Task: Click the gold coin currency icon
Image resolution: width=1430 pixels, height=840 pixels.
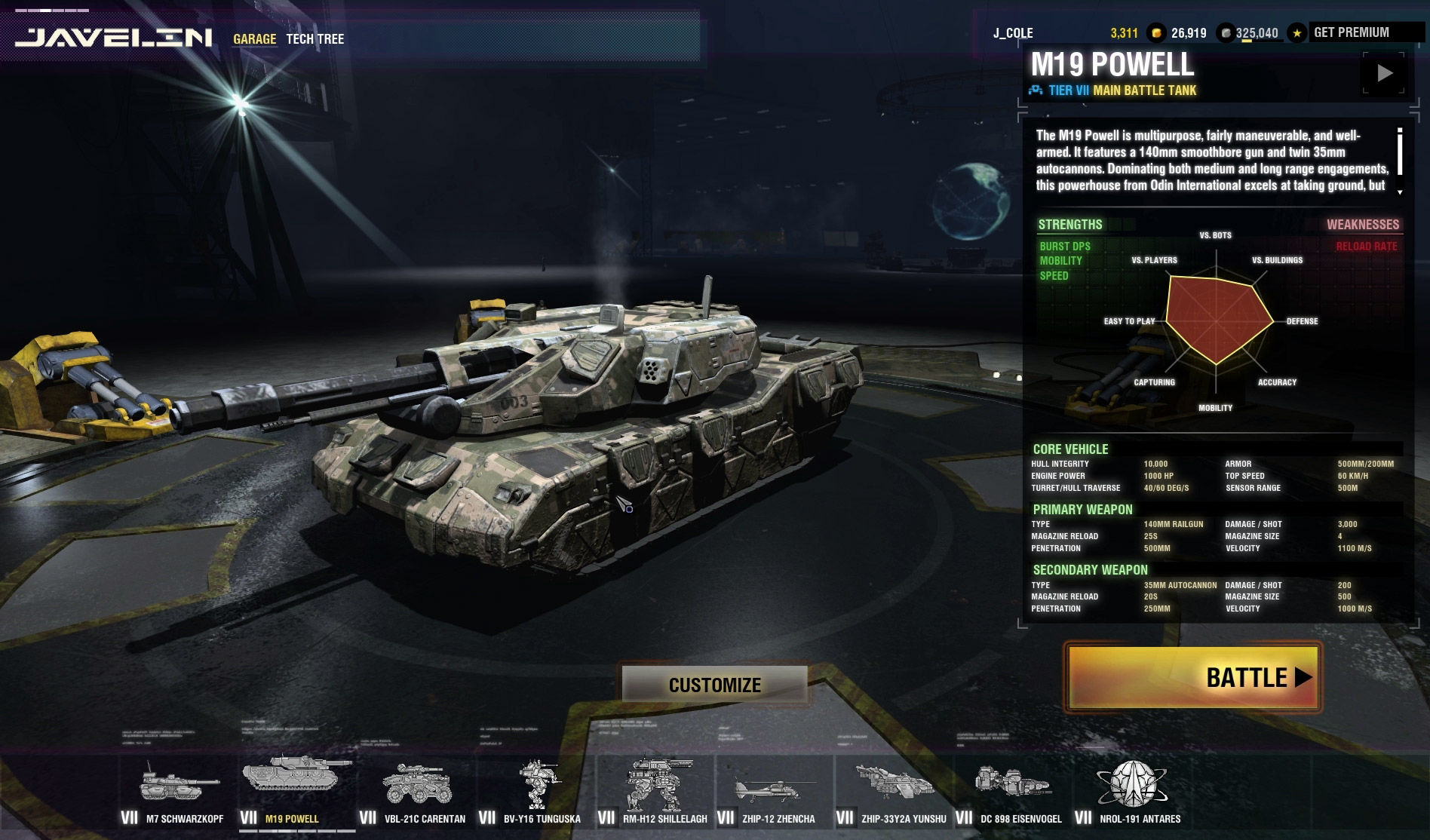Action: (x=1155, y=33)
